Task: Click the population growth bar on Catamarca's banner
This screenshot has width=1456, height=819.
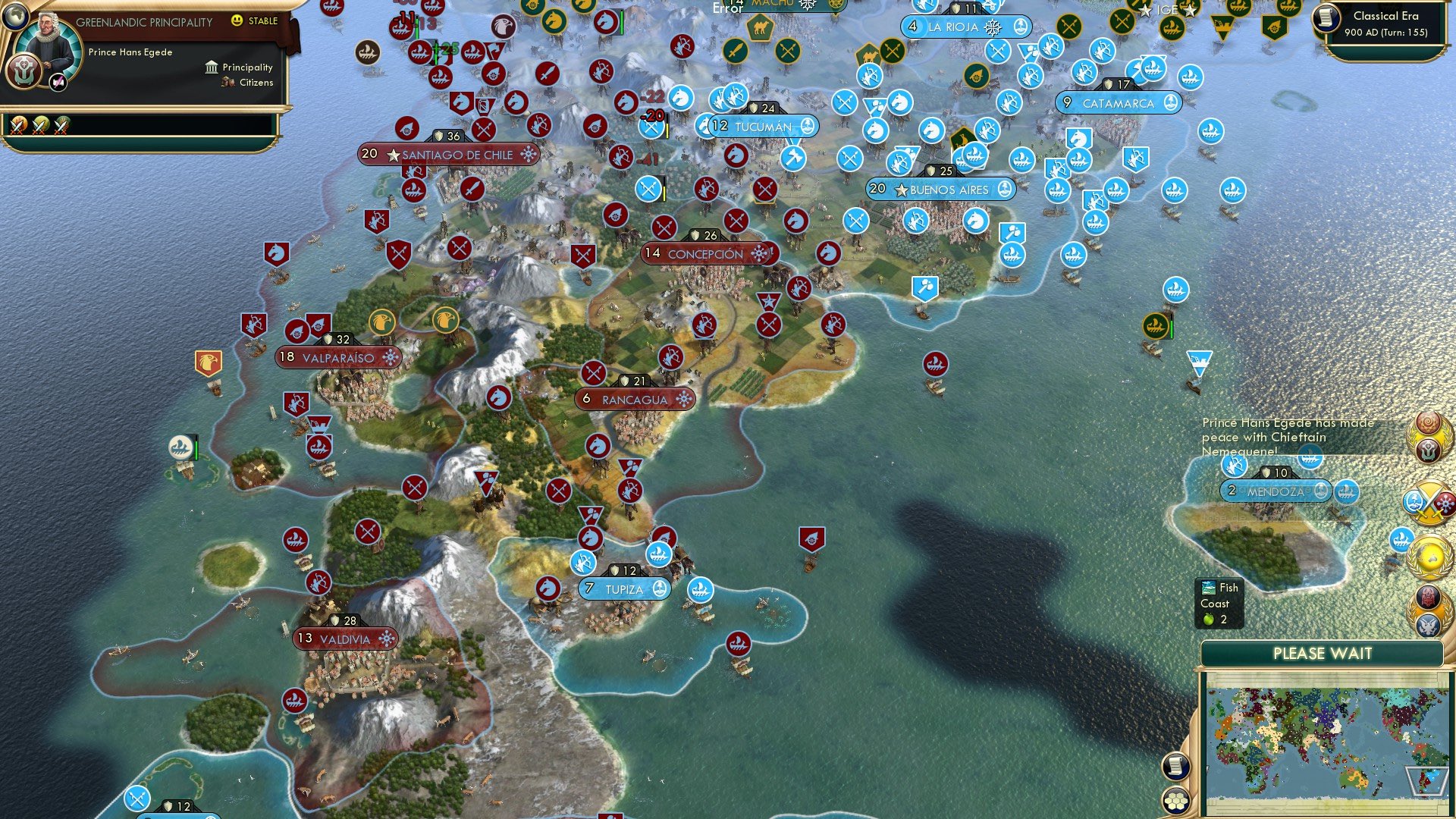Action: (1065, 102)
